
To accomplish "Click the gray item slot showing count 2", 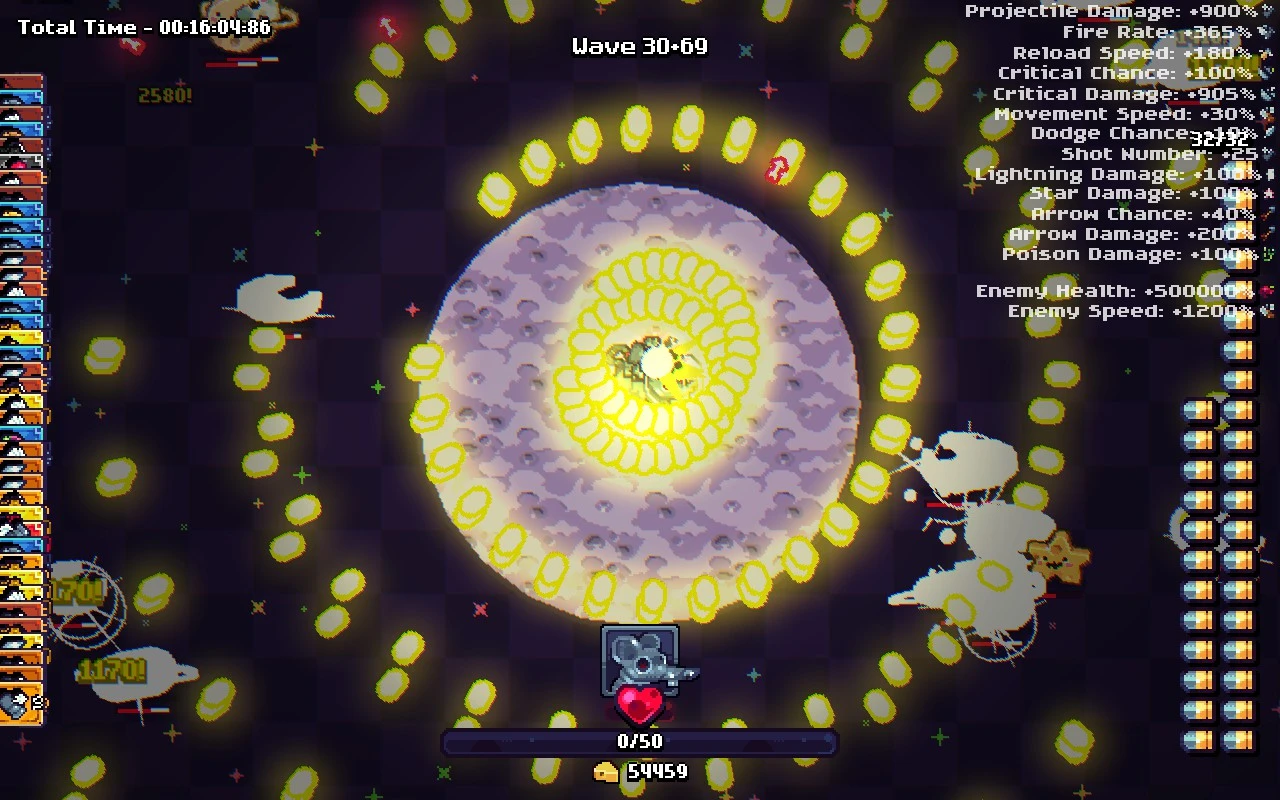I will [x=20, y=703].
